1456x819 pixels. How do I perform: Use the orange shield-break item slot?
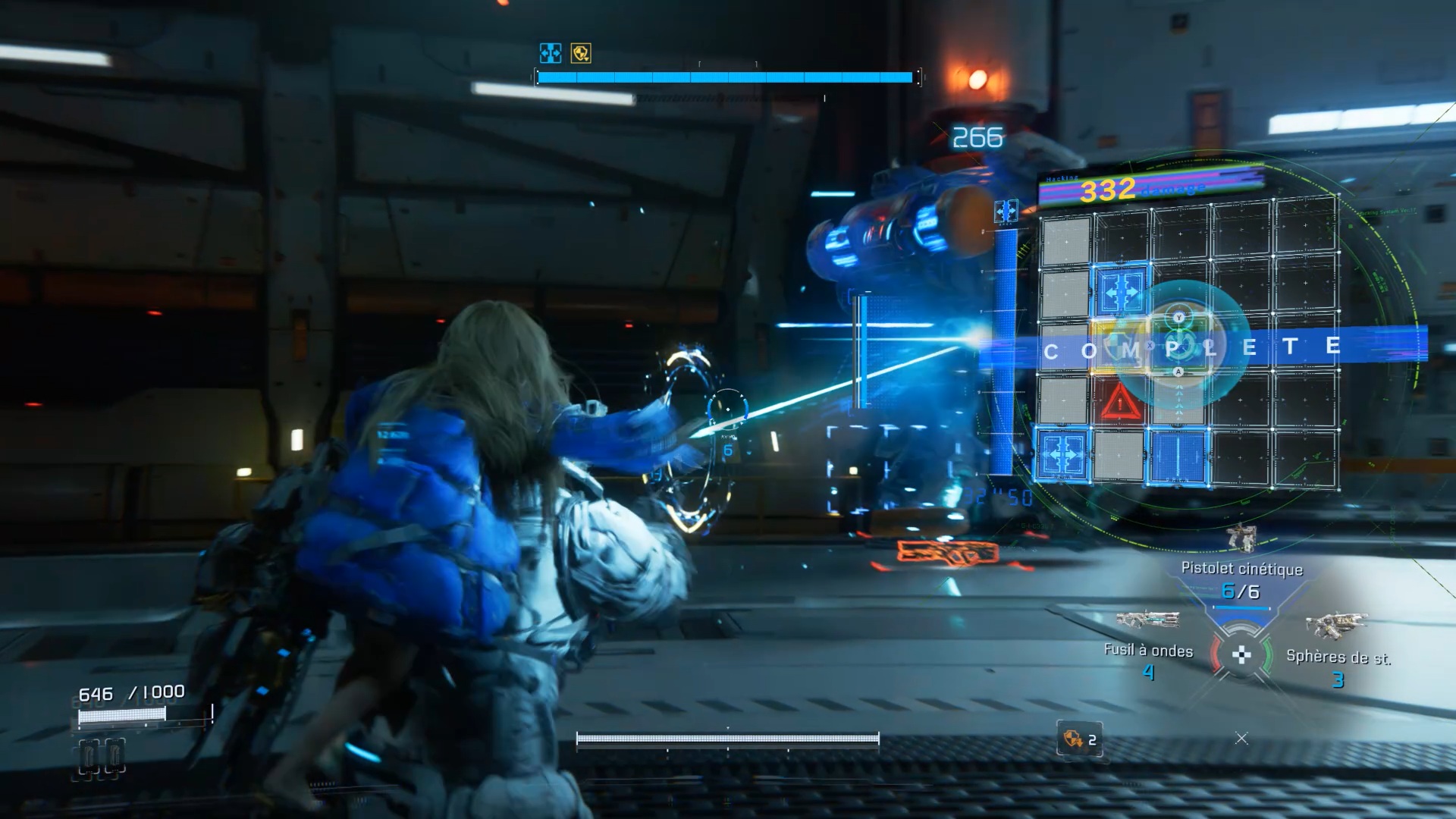(1079, 739)
